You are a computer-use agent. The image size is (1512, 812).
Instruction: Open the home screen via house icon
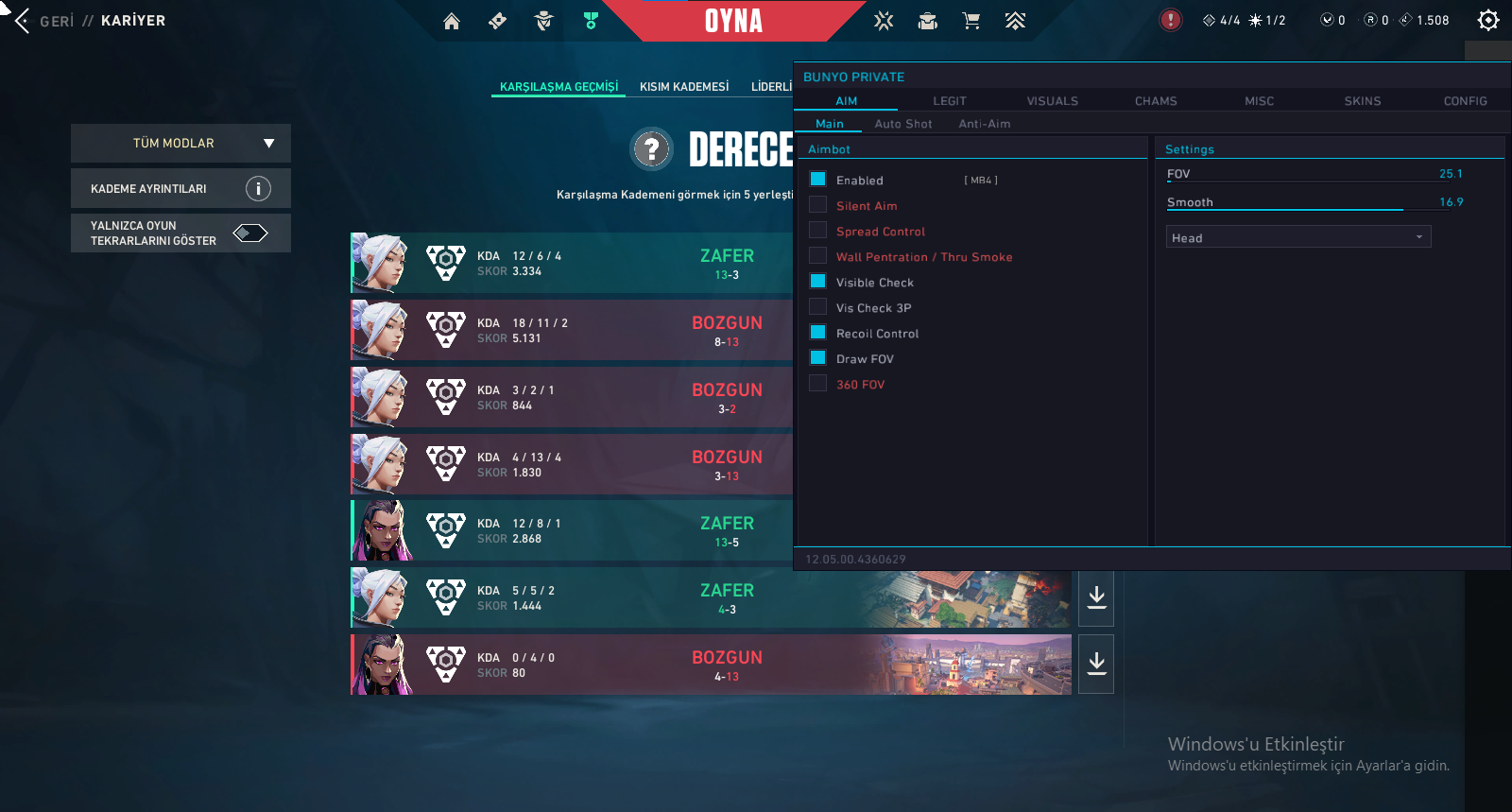pos(452,21)
